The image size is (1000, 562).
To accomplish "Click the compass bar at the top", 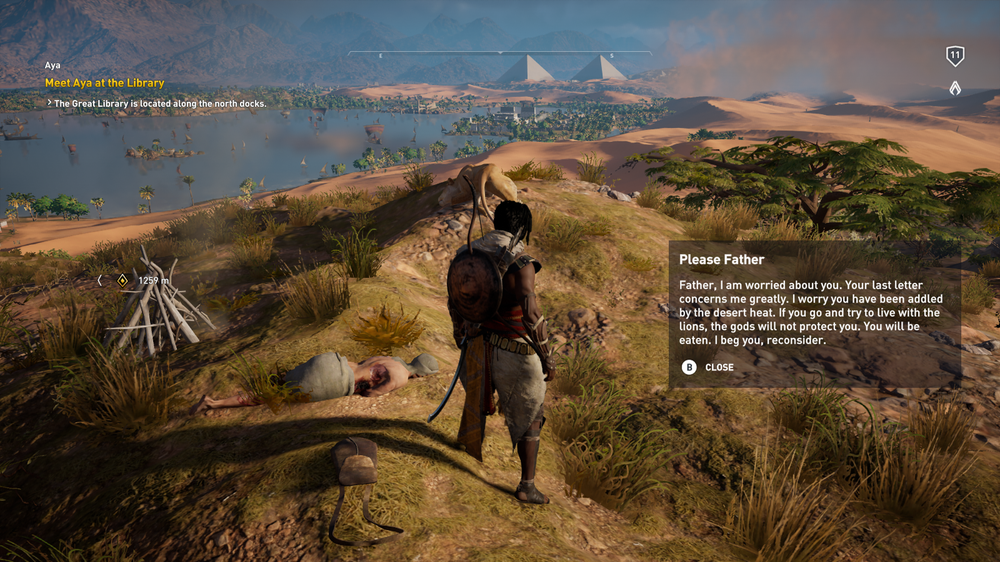I will point(499,53).
